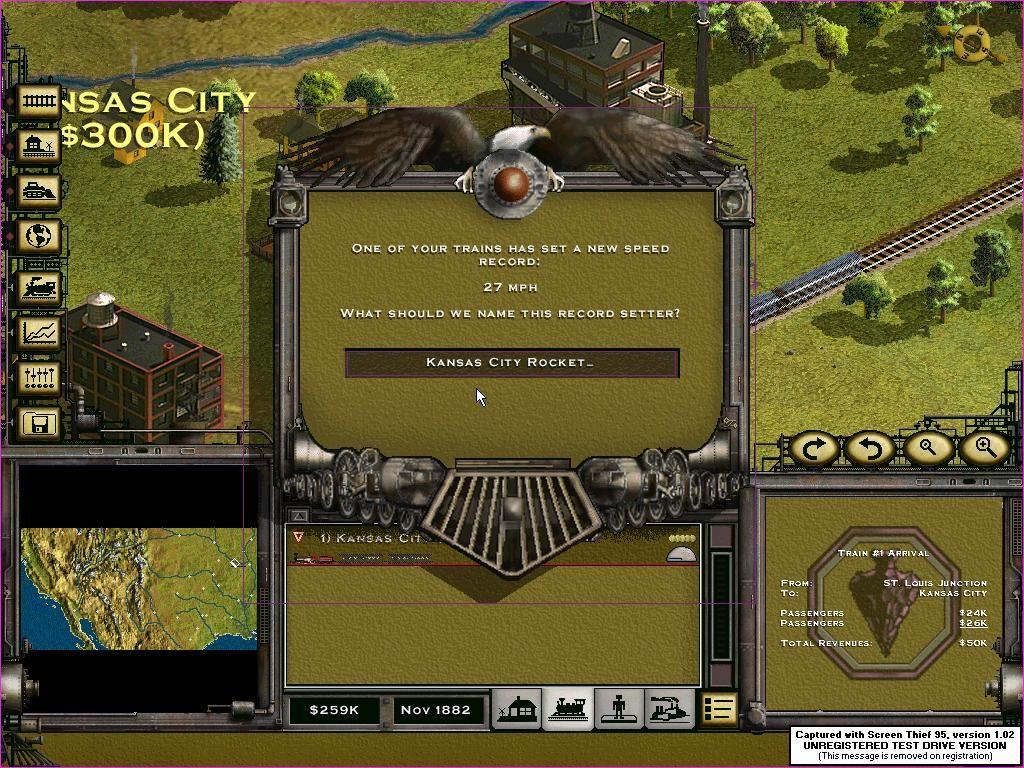Viewport: 1024px width, 768px height.
Task: Switch to the trains list tab
Action: pos(569,709)
